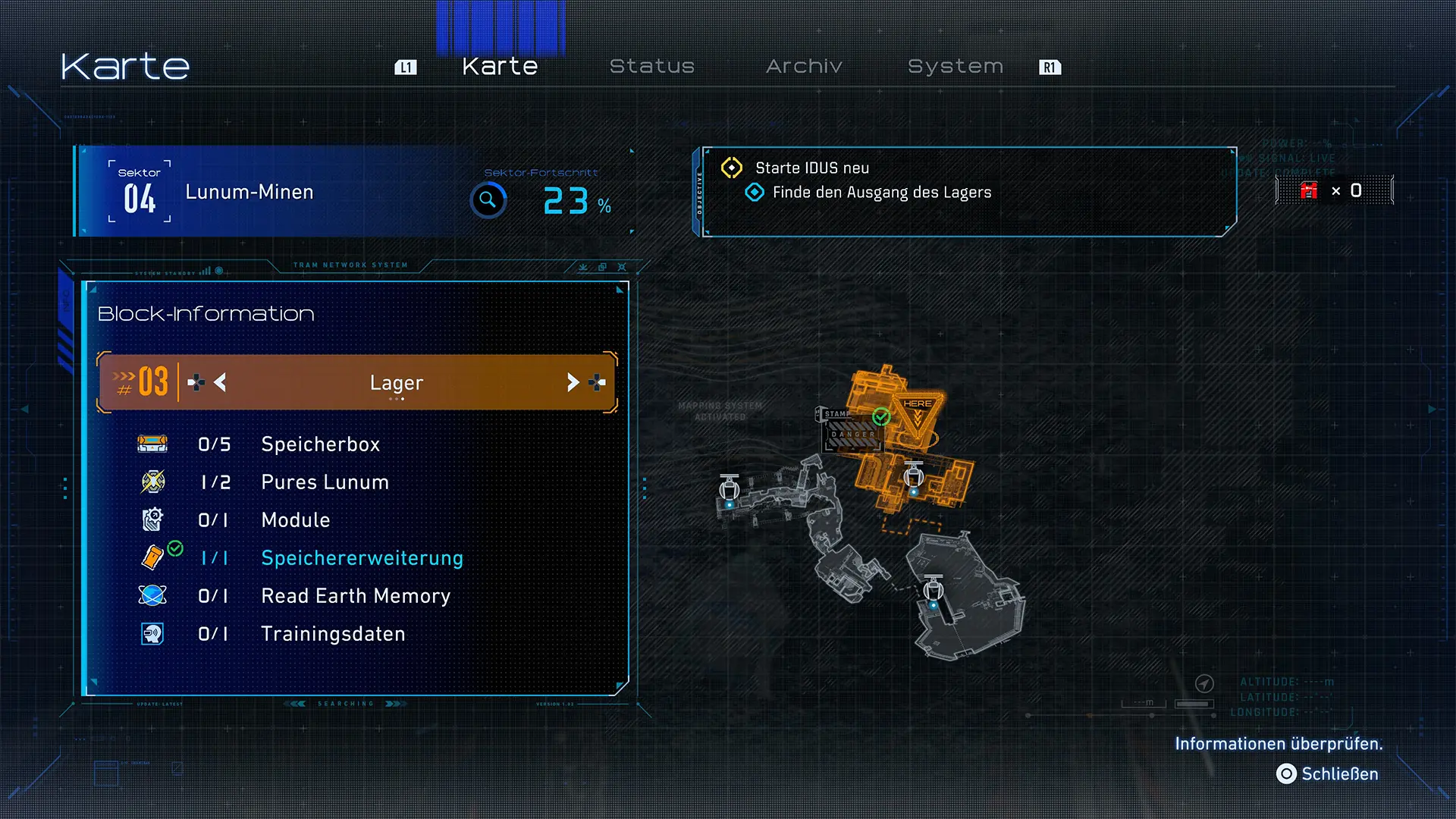Choose the Read Earth Memory entry
The height and width of the screenshot is (819, 1456).
(x=356, y=596)
